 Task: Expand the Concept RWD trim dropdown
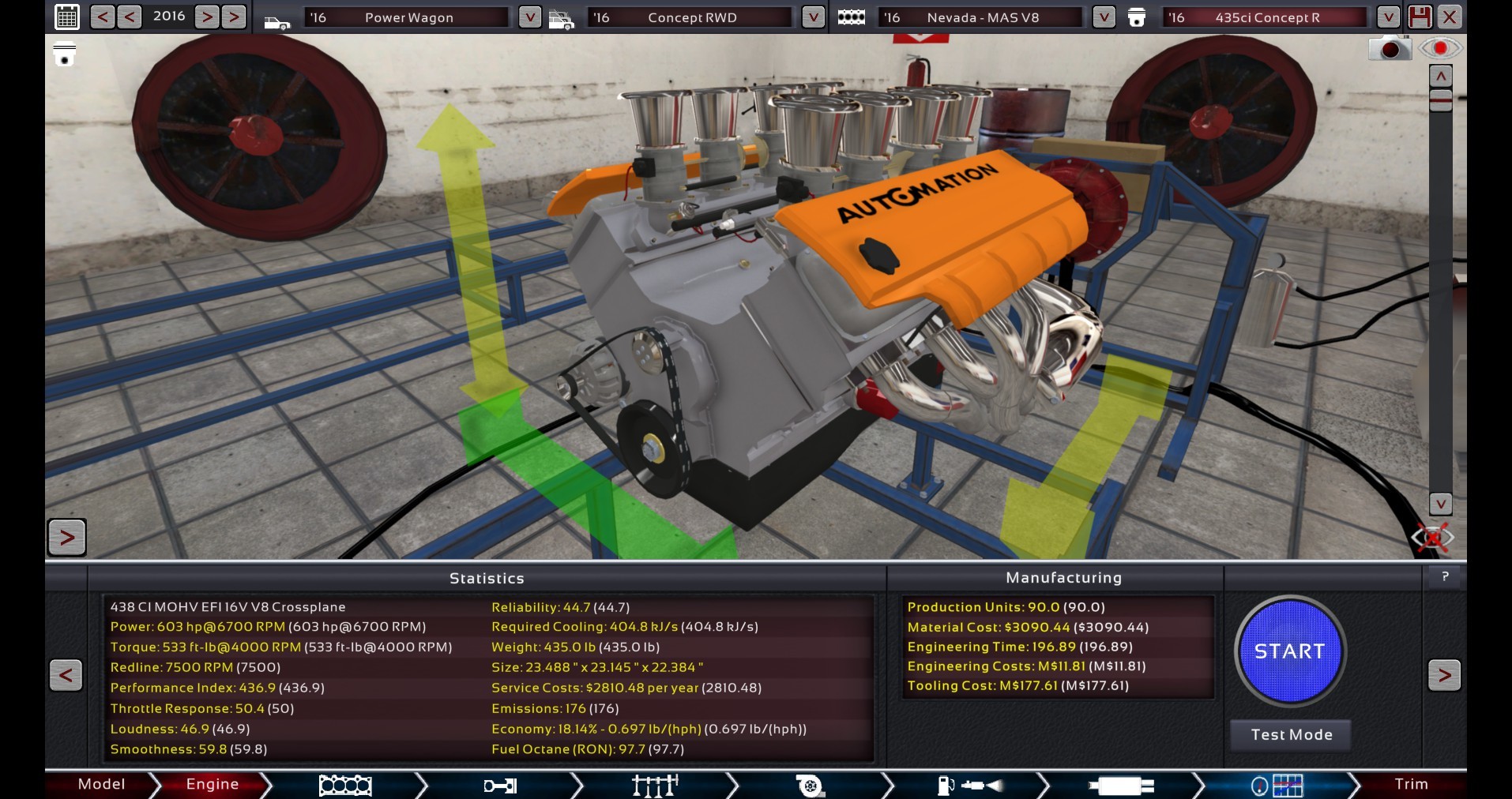pyautogui.click(x=813, y=17)
